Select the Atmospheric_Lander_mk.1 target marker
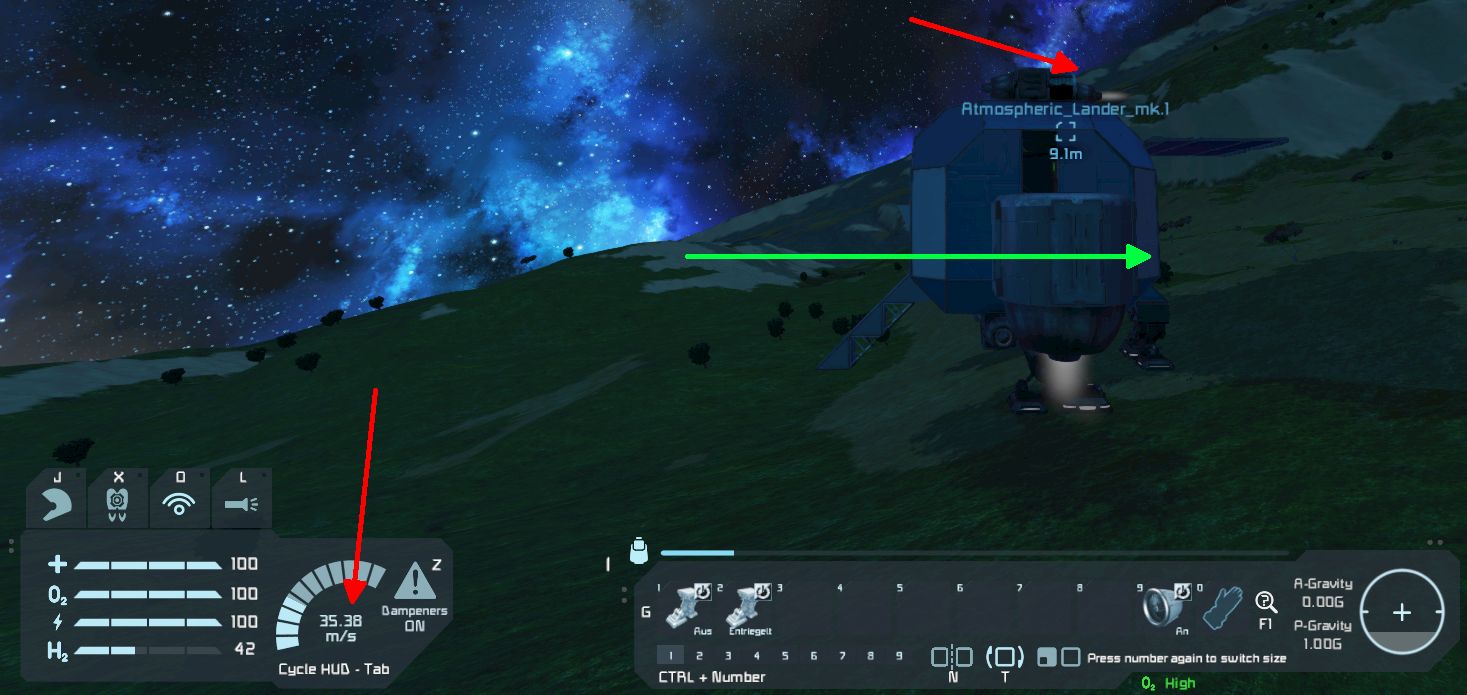This screenshot has width=1467, height=695. (x=1065, y=130)
